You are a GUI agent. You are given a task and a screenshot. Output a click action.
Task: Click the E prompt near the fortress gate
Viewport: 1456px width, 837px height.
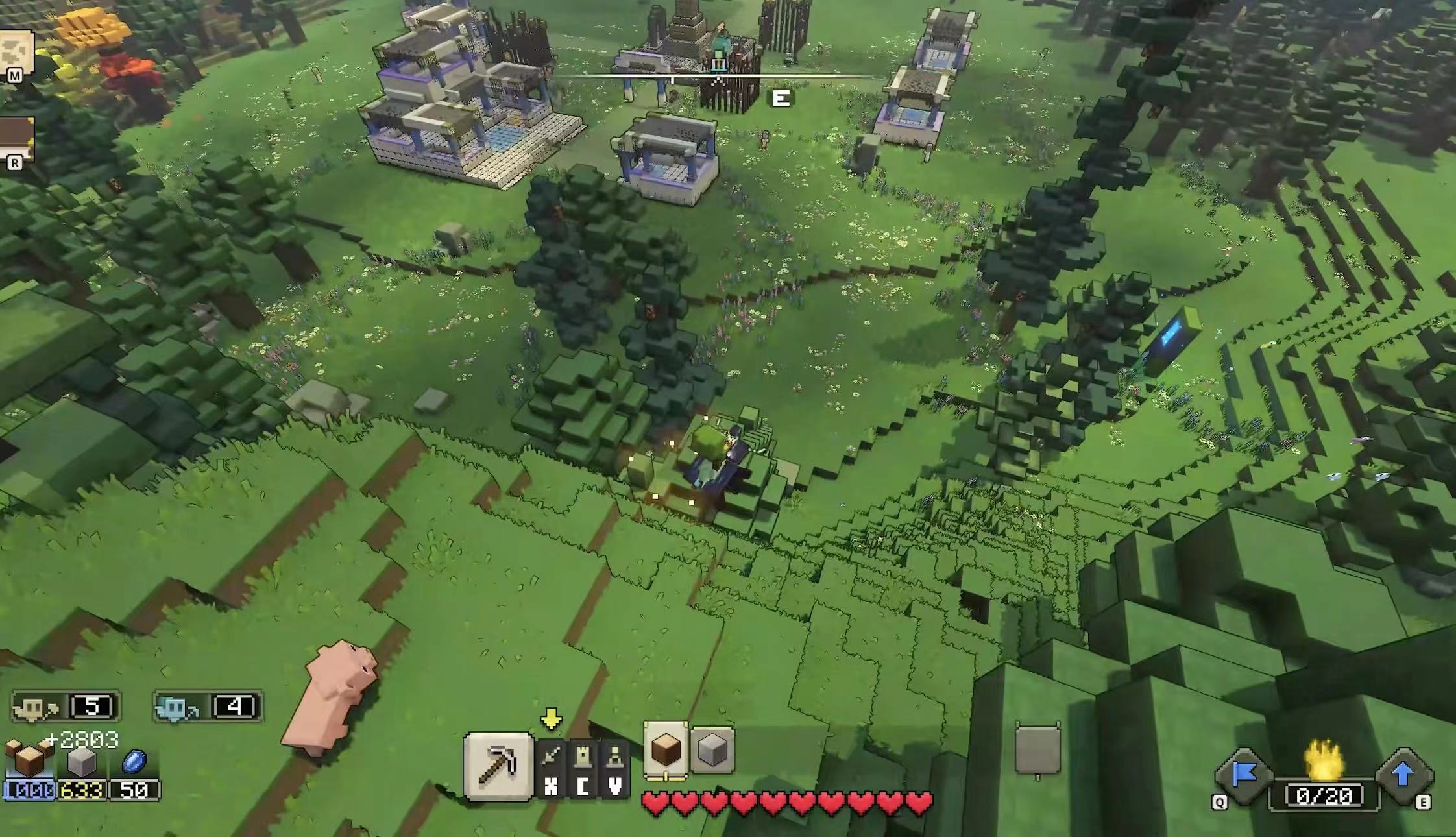pos(782,99)
